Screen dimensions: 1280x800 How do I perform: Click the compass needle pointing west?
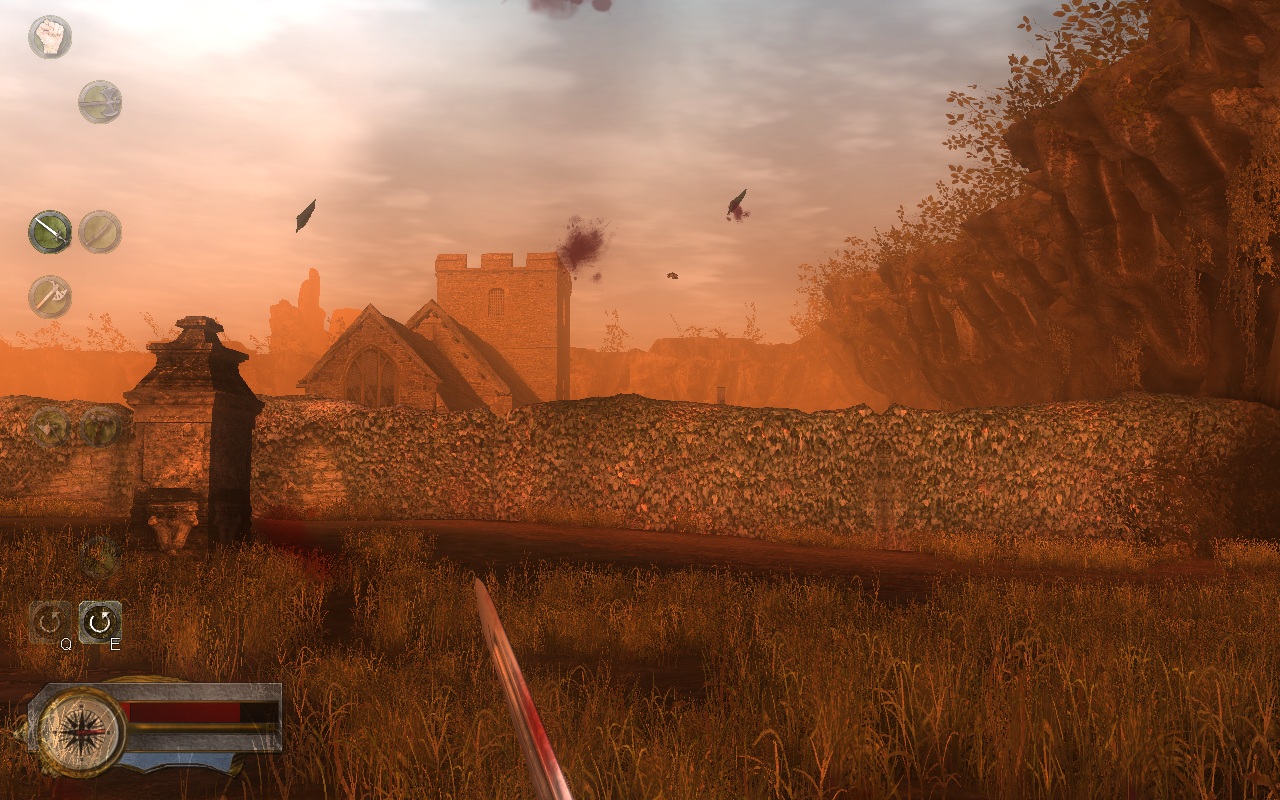[62, 732]
